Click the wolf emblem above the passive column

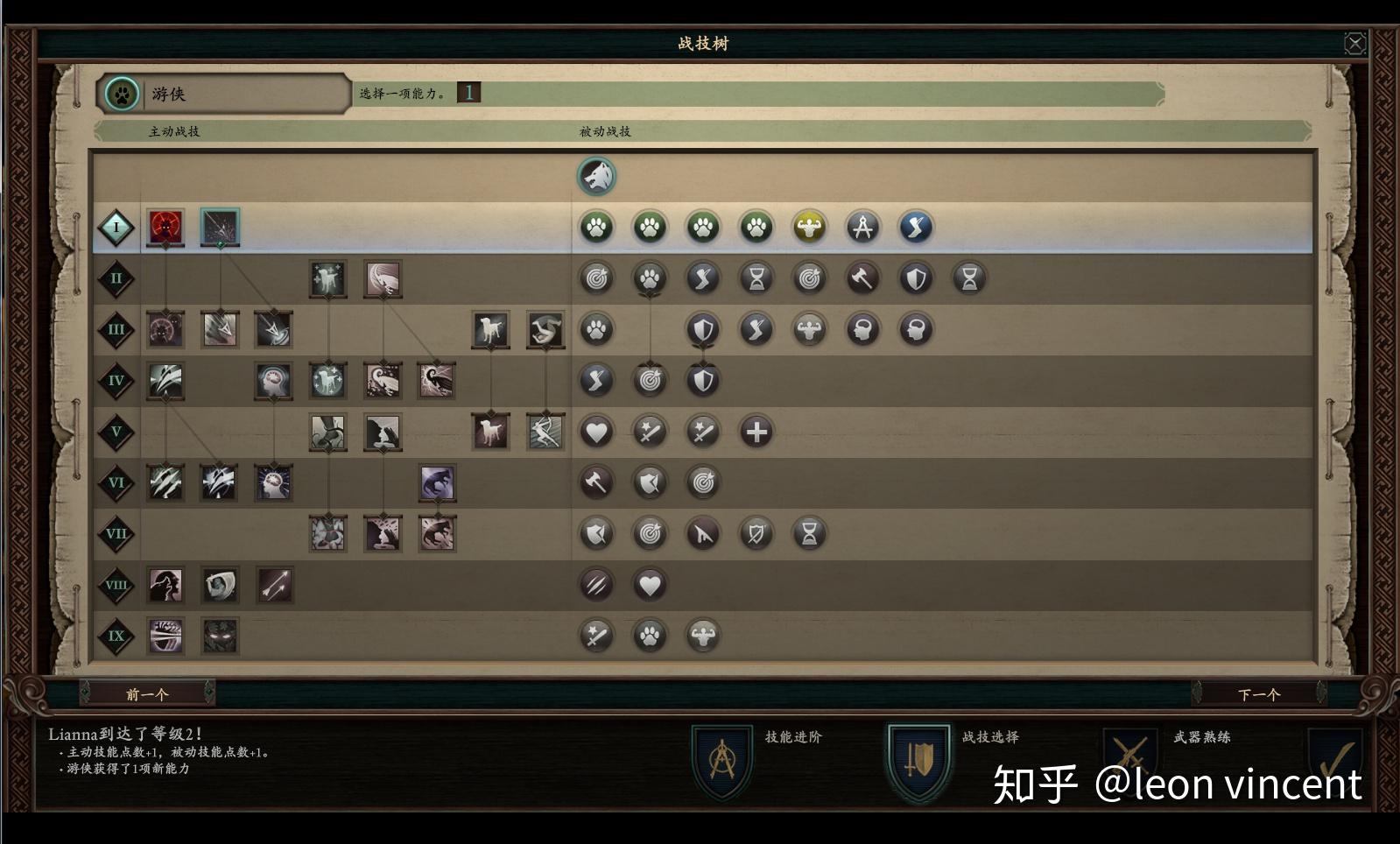click(x=596, y=175)
